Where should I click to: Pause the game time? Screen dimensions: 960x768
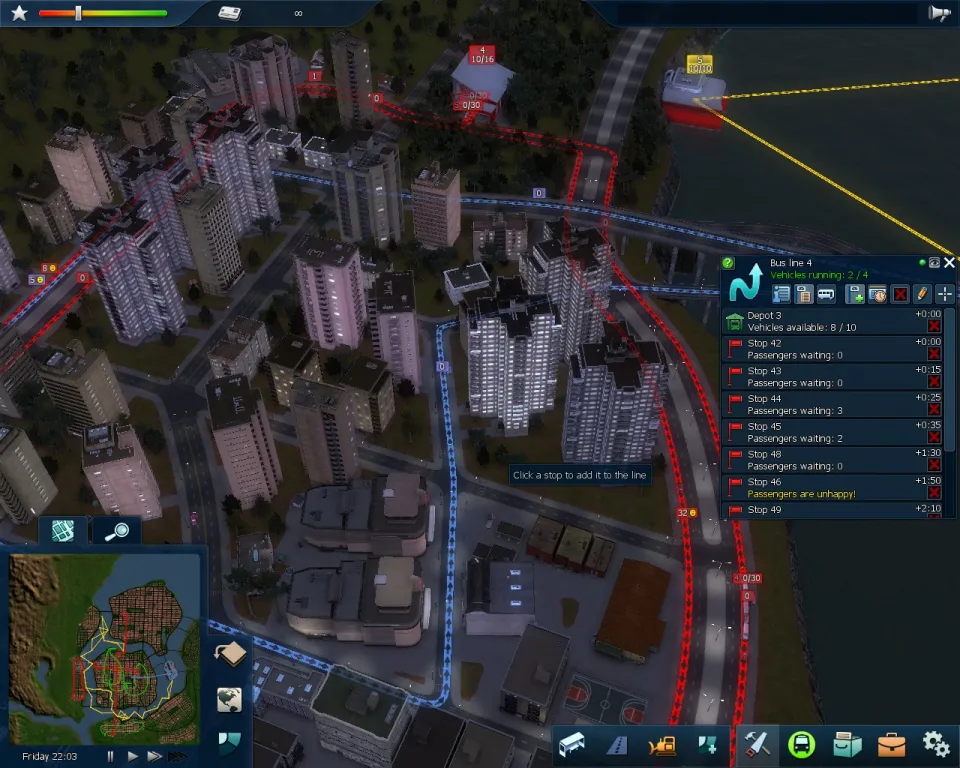coord(110,757)
